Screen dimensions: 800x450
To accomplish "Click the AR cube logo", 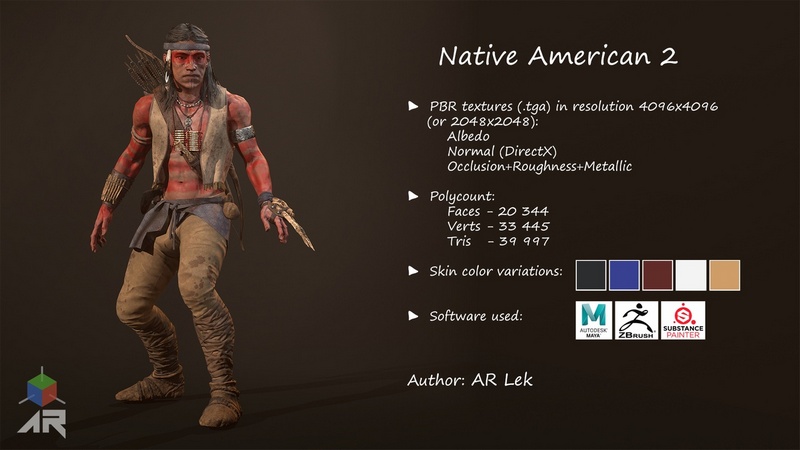I will click(x=42, y=402).
